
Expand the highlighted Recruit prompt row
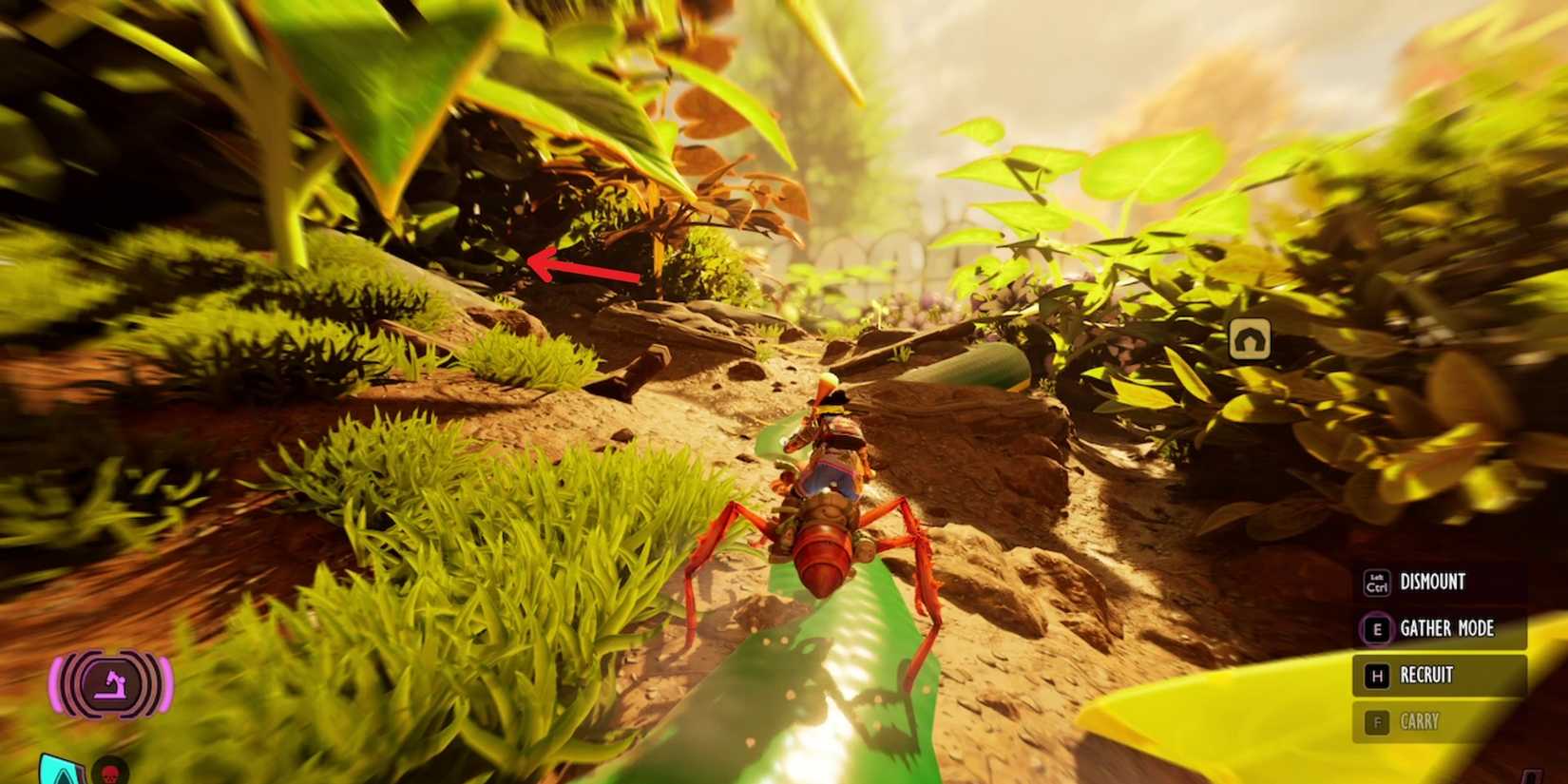tap(1440, 675)
